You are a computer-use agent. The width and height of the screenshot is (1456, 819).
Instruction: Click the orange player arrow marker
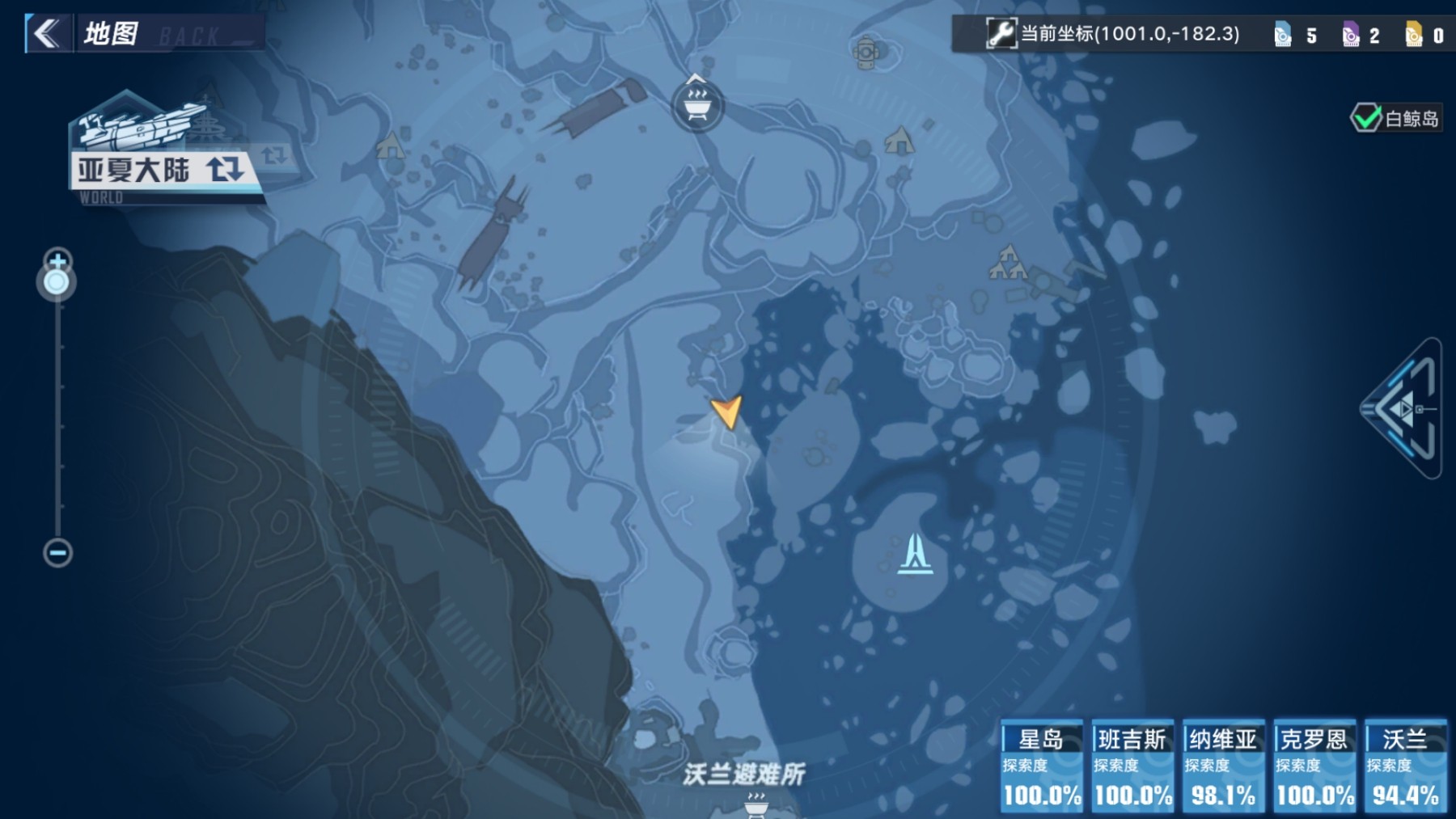click(726, 411)
